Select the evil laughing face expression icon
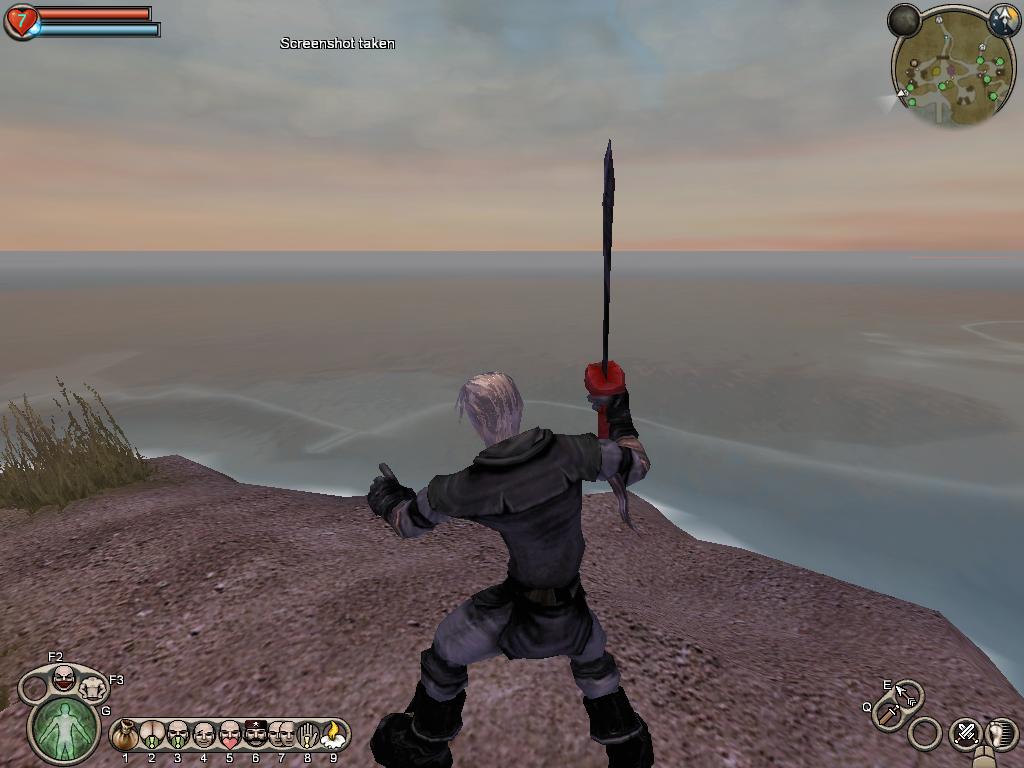 pyautogui.click(x=63, y=679)
